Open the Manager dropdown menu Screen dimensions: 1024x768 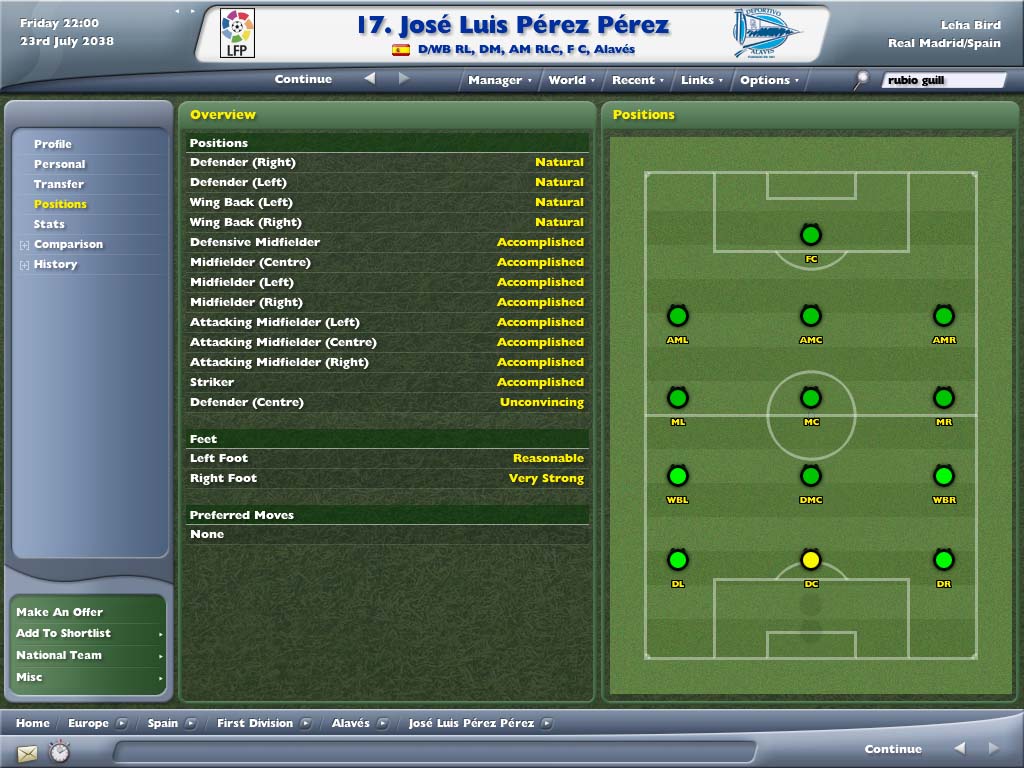click(499, 80)
